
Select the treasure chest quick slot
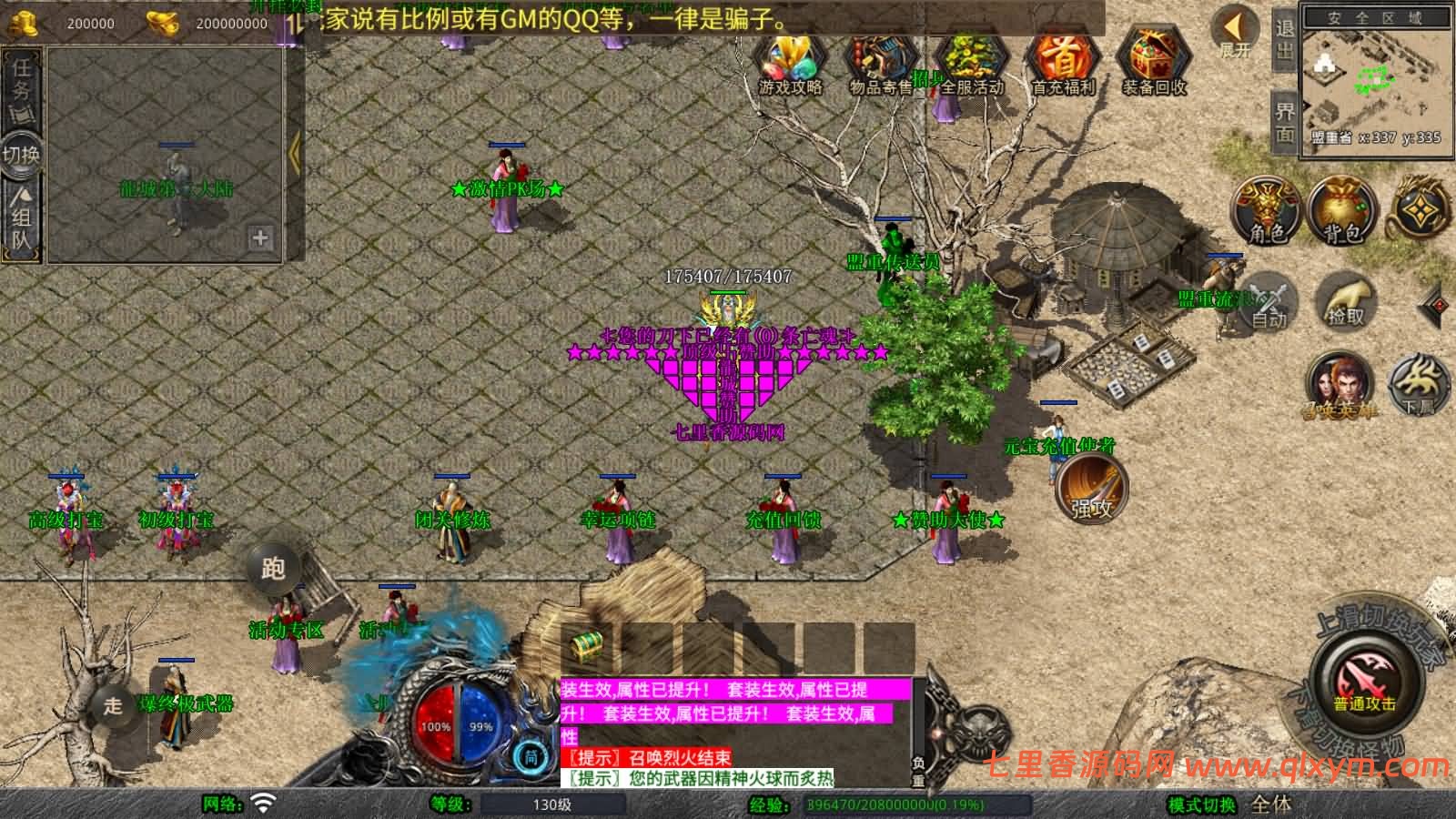(588, 647)
